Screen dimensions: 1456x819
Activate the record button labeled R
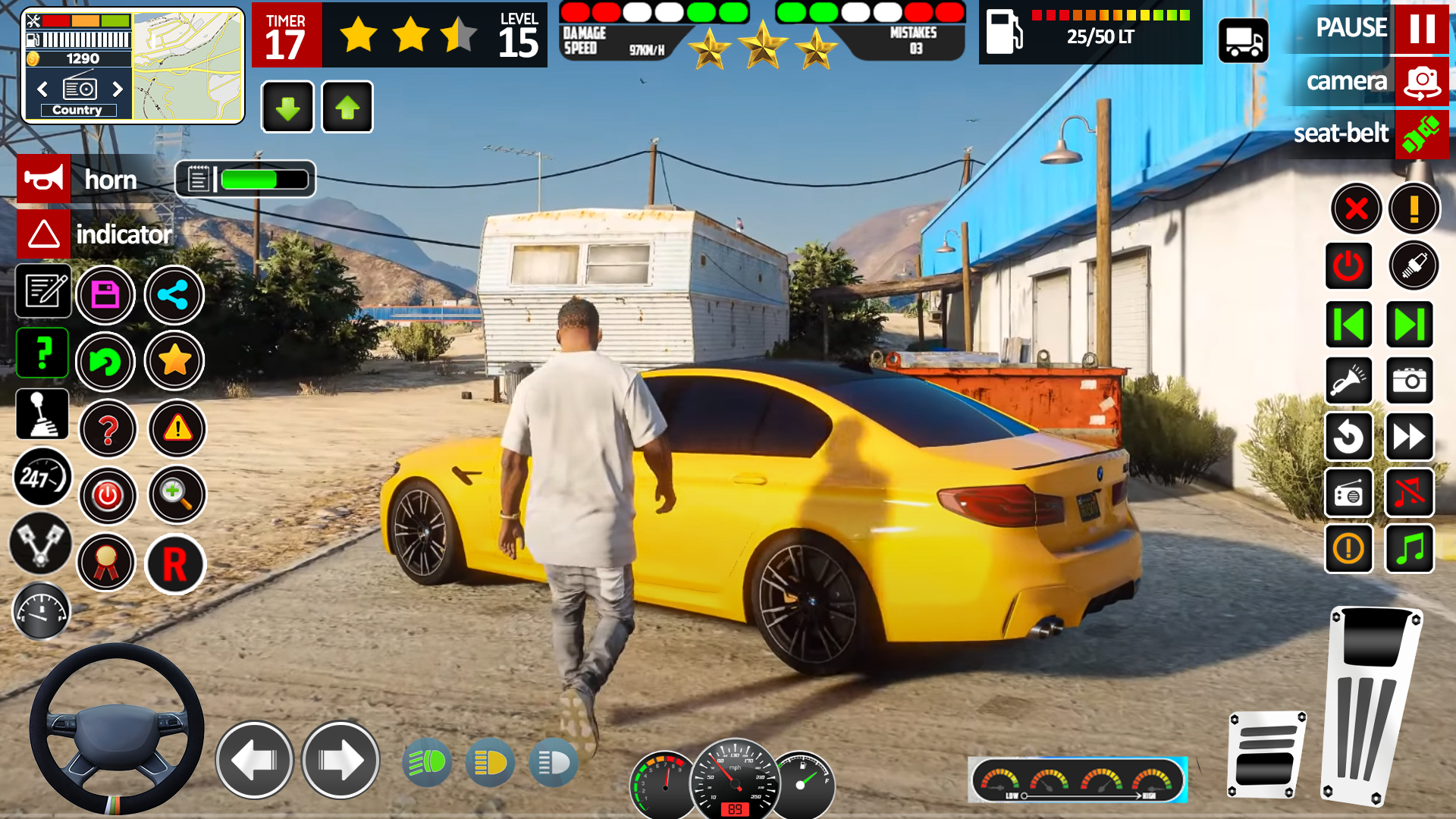pos(175,564)
